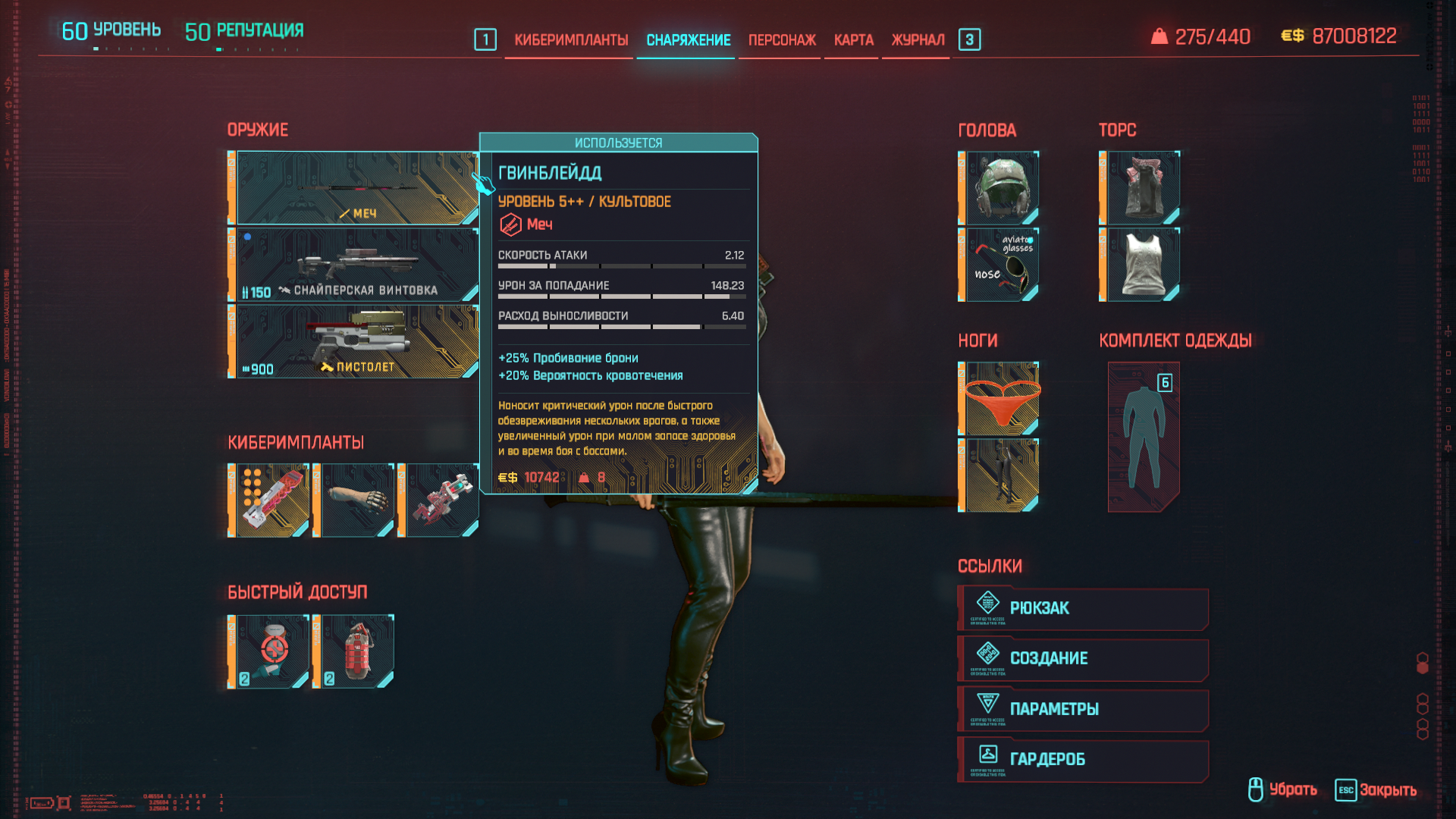Screen dimensions: 1456x819
Task: Open the Гардероб wardrobe link
Action: tap(1083, 759)
